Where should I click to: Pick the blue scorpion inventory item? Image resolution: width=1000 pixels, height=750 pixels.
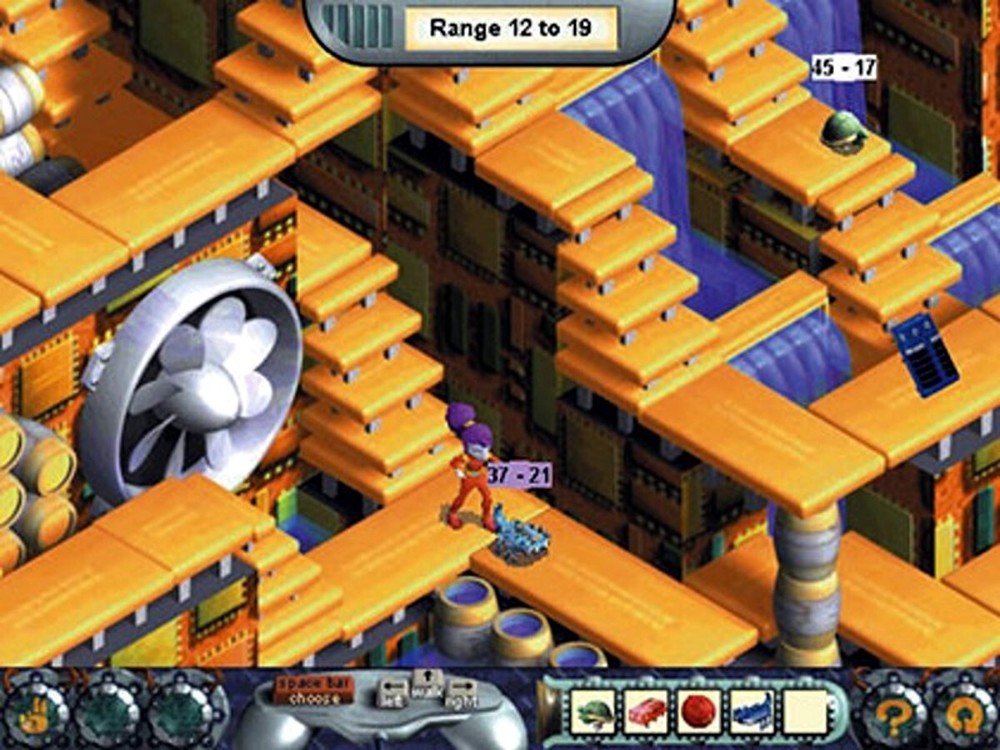[x=750, y=711]
